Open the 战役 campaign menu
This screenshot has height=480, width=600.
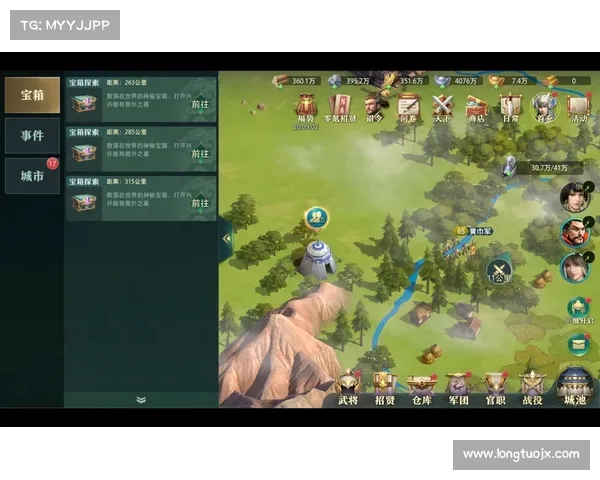click(532, 388)
